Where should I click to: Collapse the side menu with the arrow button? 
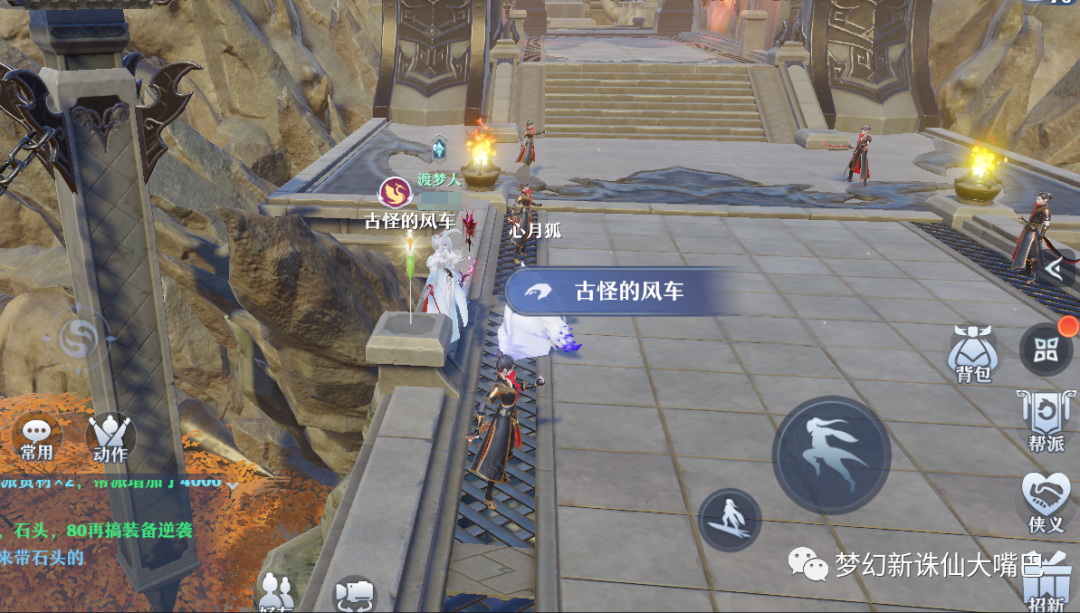(x=1053, y=268)
